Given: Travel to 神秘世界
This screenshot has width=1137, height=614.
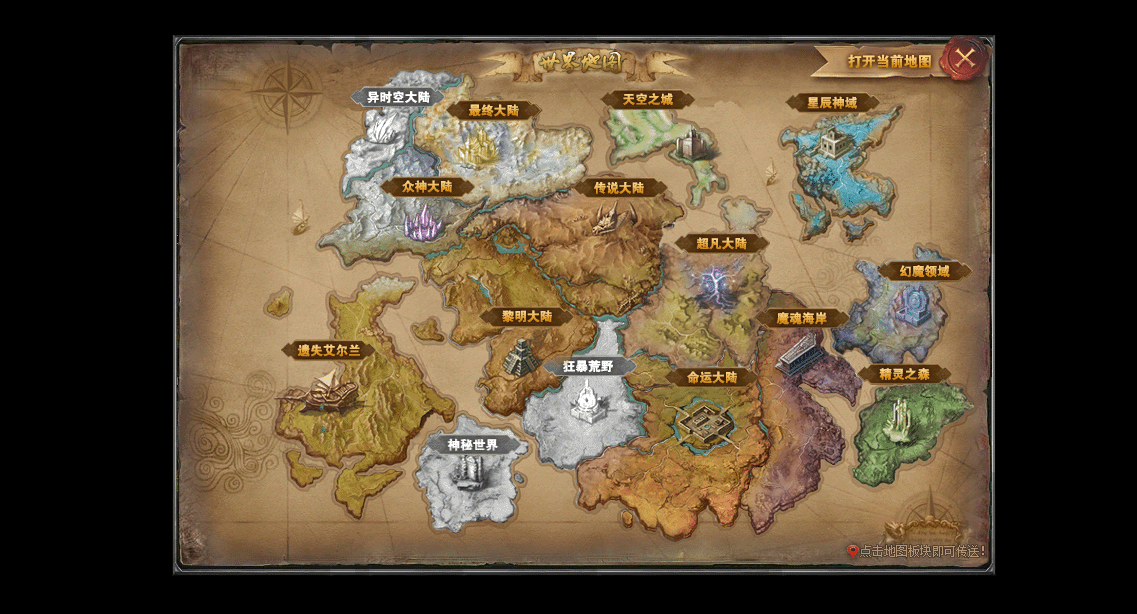Looking at the screenshot, I should pyautogui.click(x=473, y=445).
